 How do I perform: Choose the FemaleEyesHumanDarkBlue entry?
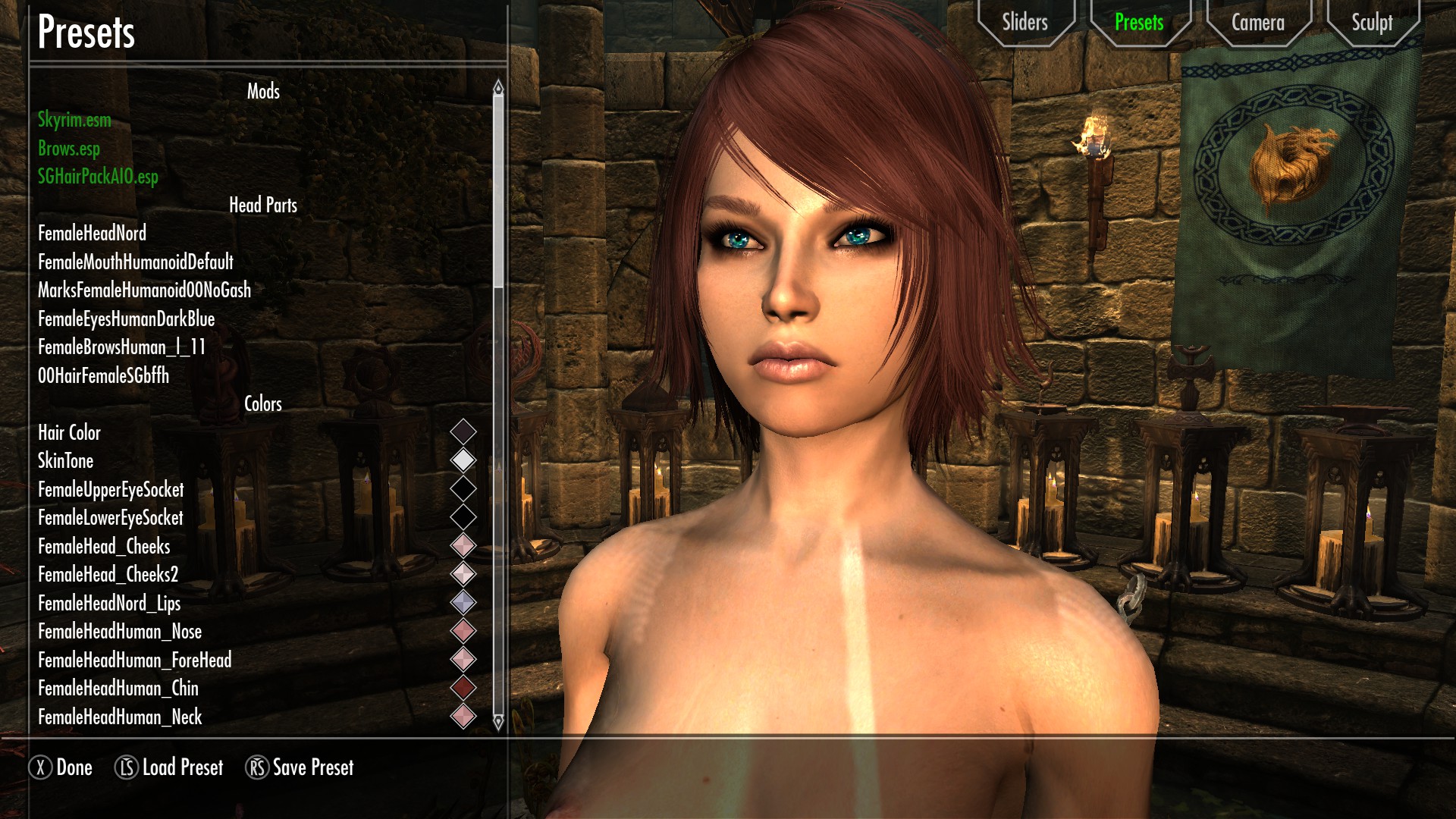126,319
